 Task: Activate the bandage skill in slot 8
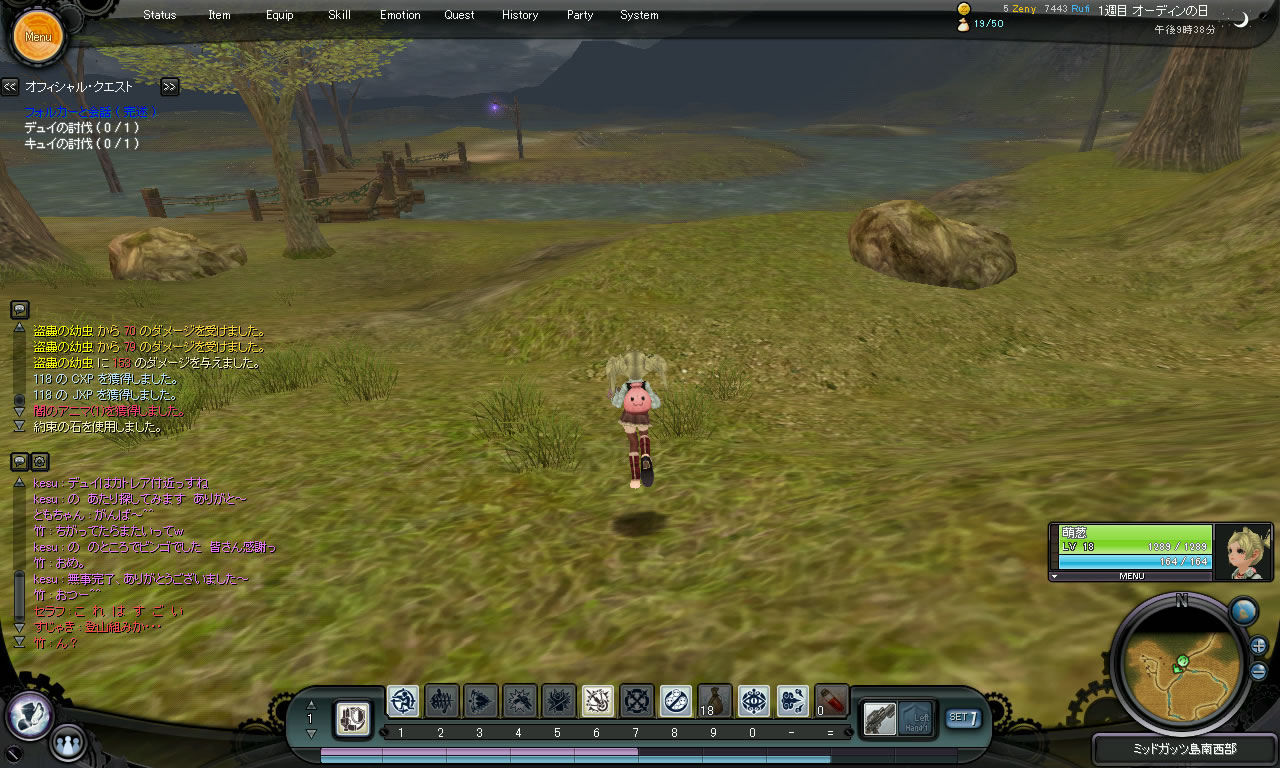click(676, 701)
